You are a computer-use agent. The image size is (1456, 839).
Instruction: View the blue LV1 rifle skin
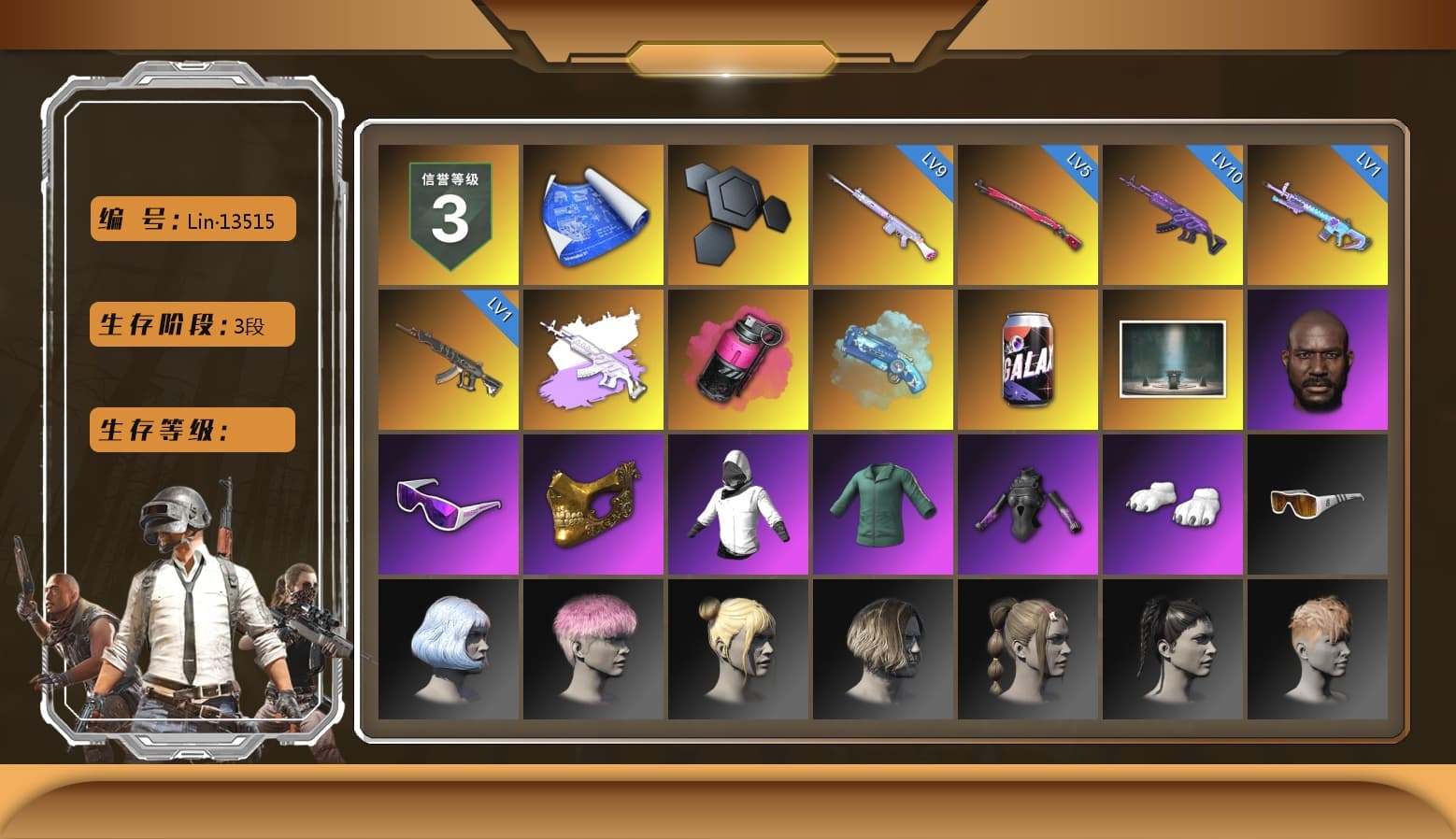click(x=1319, y=213)
